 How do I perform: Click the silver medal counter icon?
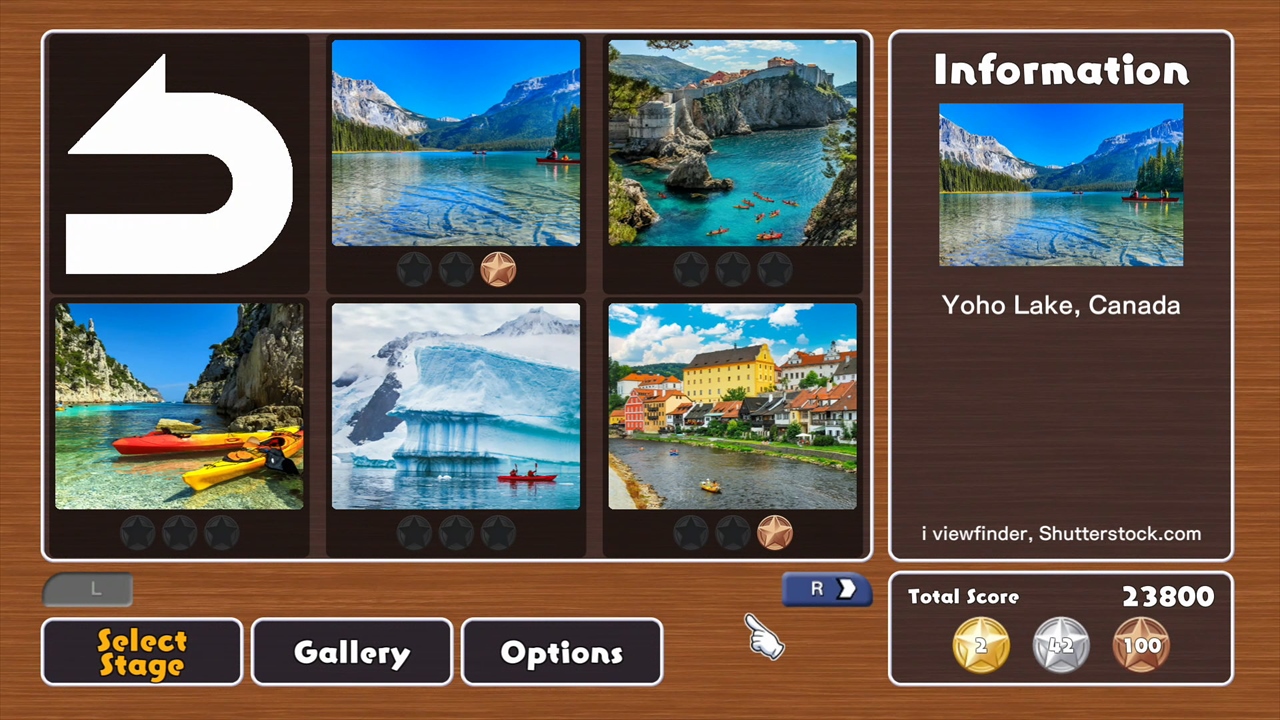1060,645
